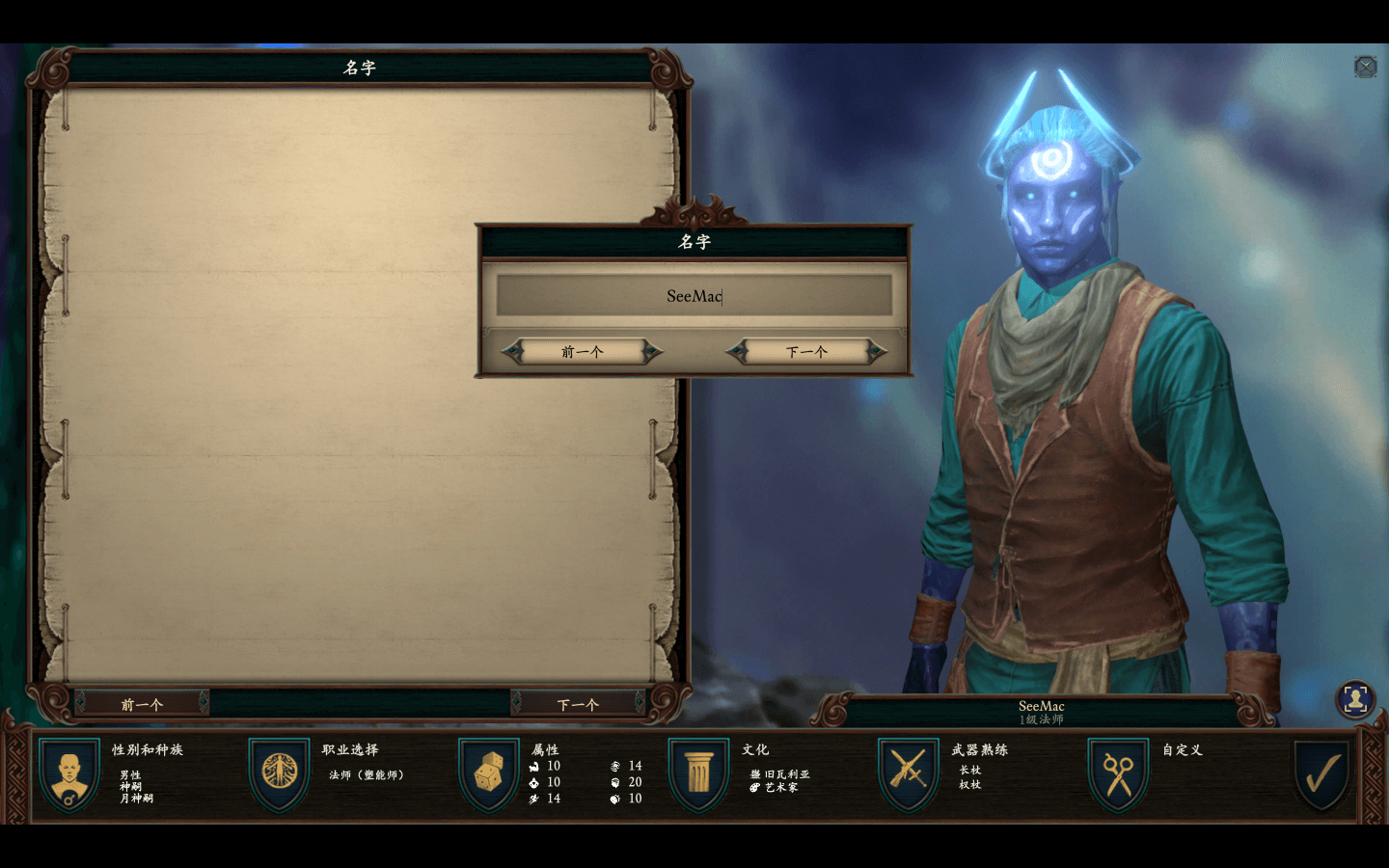The height and width of the screenshot is (868, 1389).
Task: Close the character creation screen
Action: pos(1365,67)
